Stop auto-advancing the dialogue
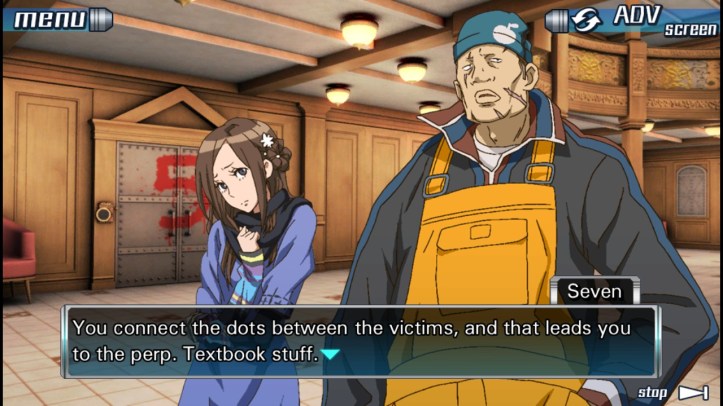The width and height of the screenshot is (723, 406). (x=673, y=392)
